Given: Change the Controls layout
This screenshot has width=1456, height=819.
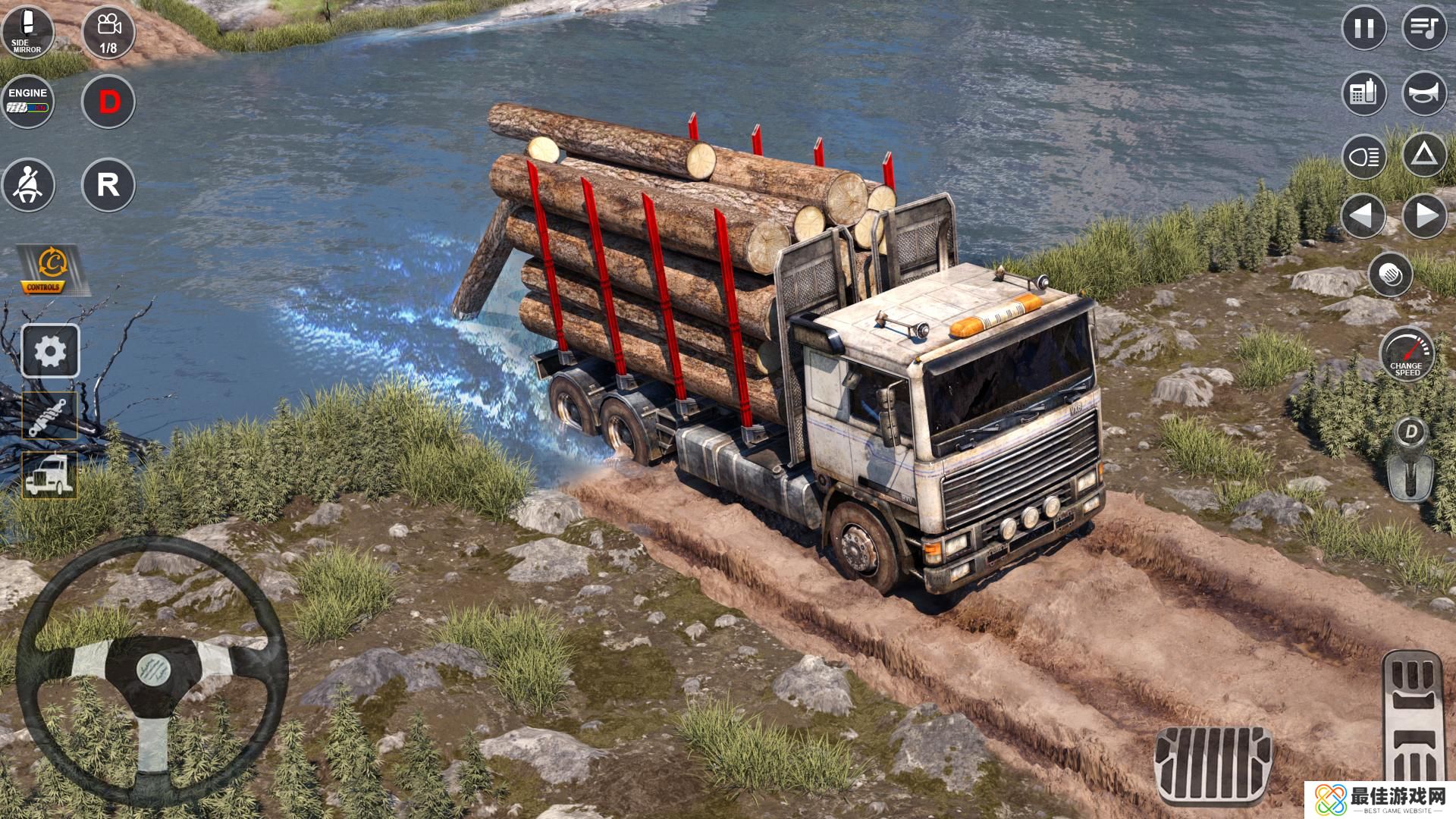Looking at the screenshot, I should pos(51,270).
